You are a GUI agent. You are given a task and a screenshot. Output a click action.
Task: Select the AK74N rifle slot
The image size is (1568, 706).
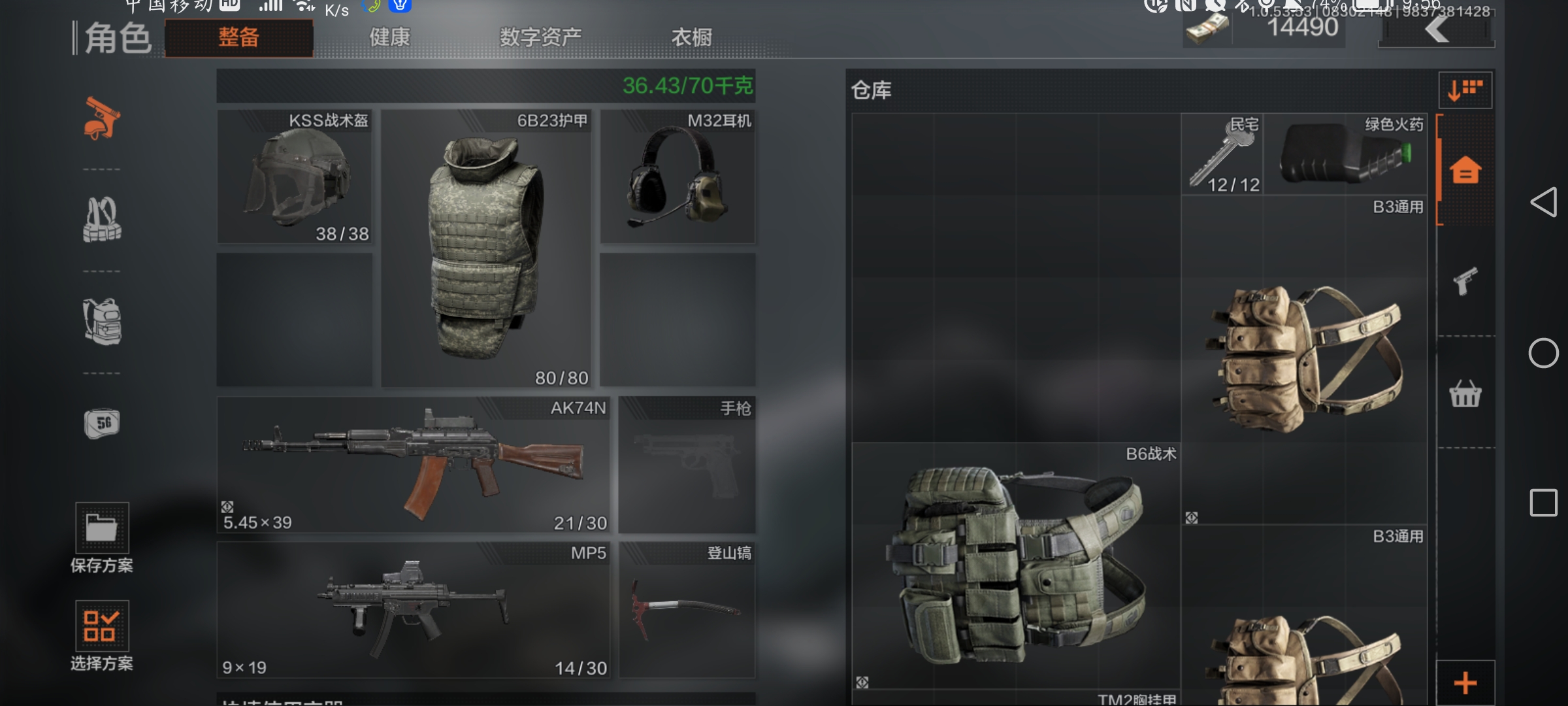413,465
